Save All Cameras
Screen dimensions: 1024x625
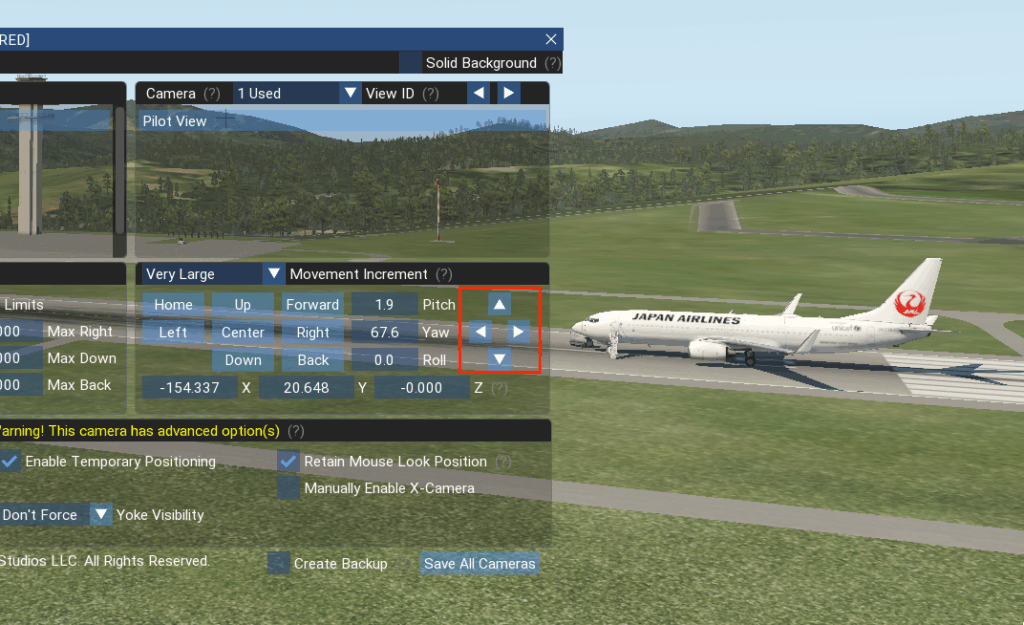(x=479, y=563)
